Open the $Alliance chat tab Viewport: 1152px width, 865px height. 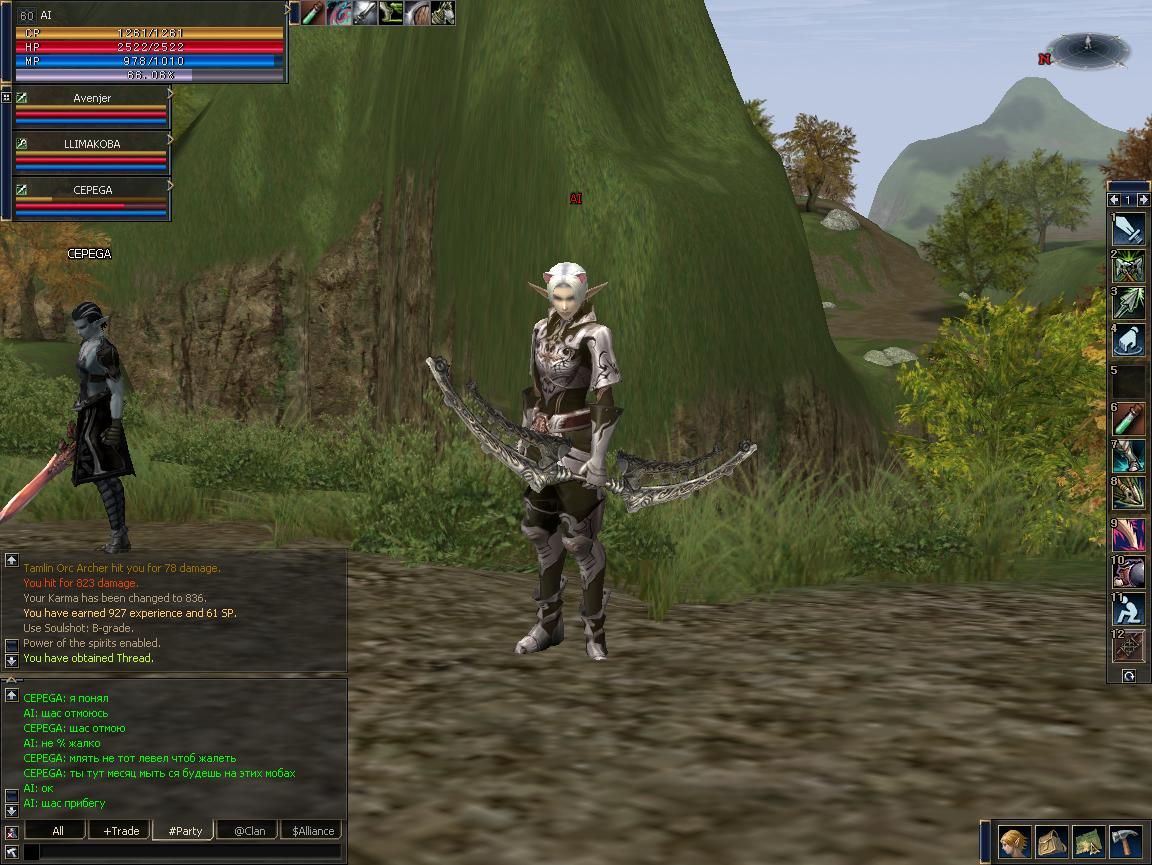(312, 831)
